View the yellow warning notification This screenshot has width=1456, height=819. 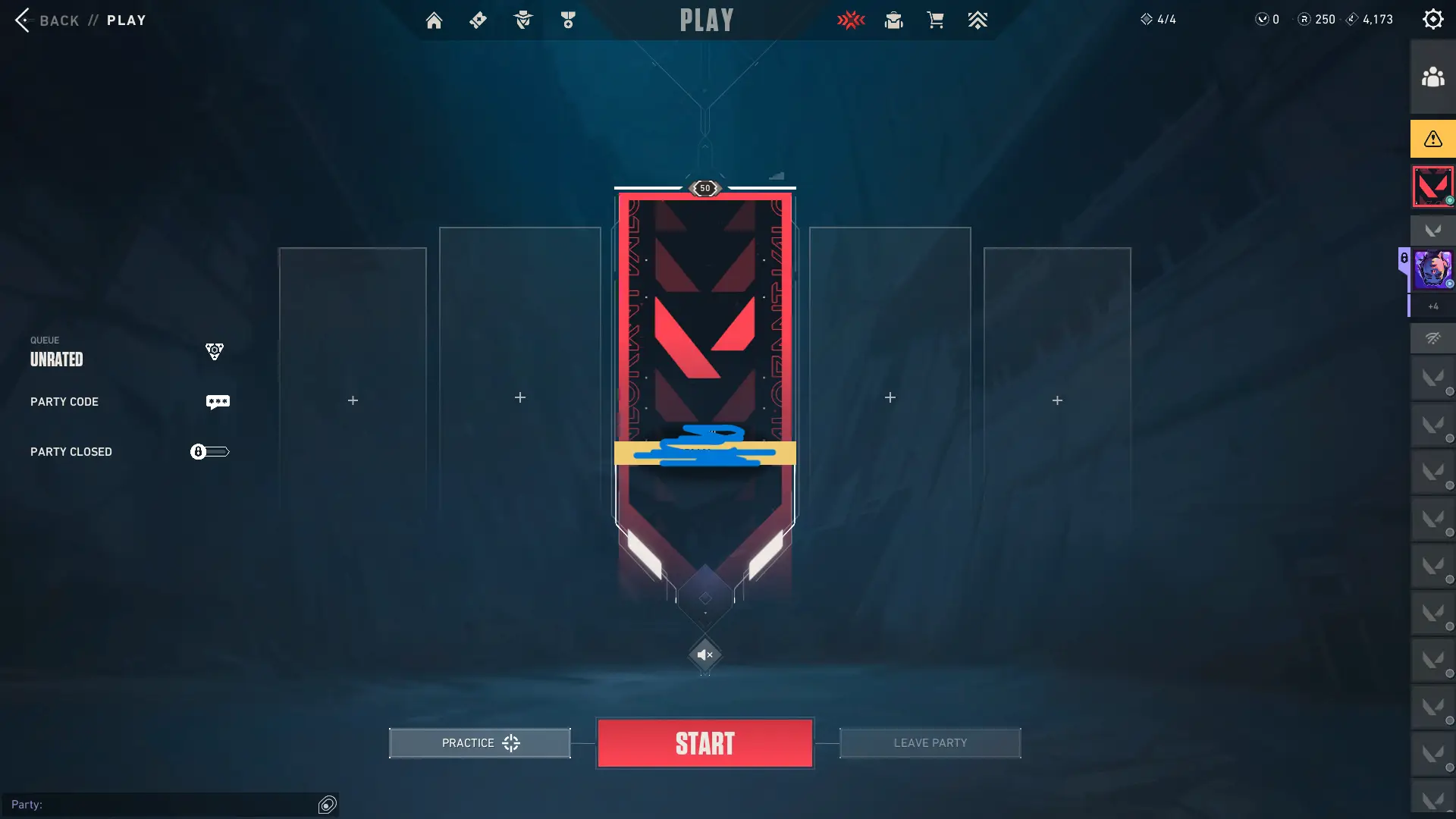click(1432, 139)
